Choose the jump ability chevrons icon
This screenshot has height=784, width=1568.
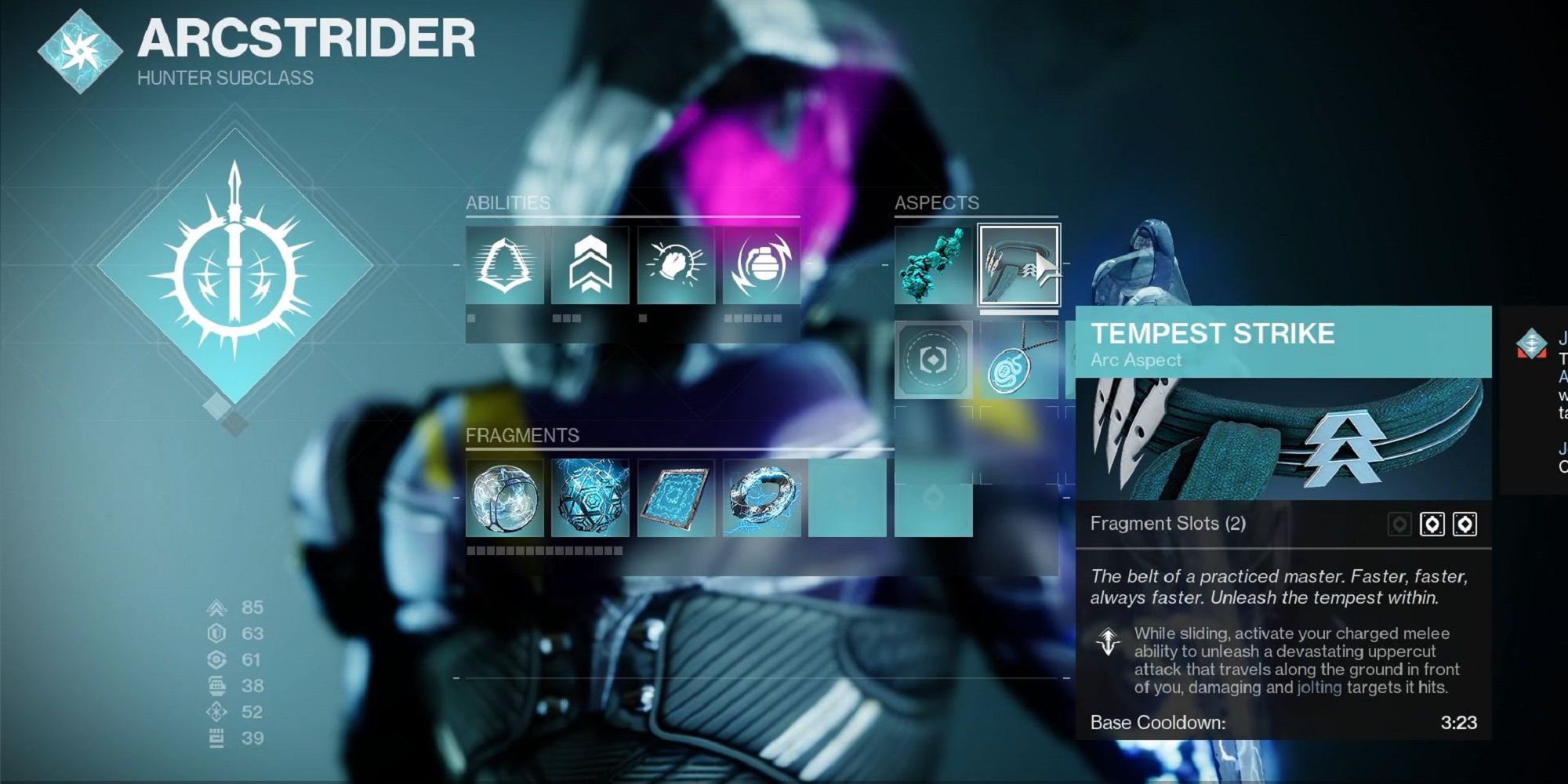(590, 265)
